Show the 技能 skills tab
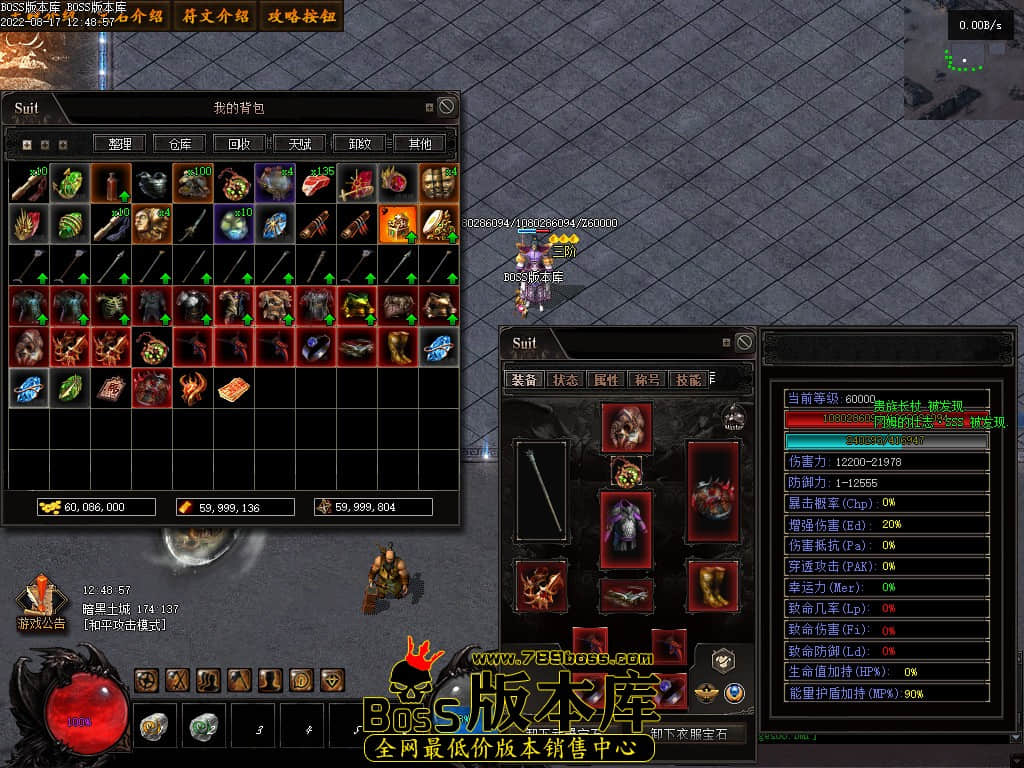Viewport: 1024px width, 768px height. click(x=688, y=380)
